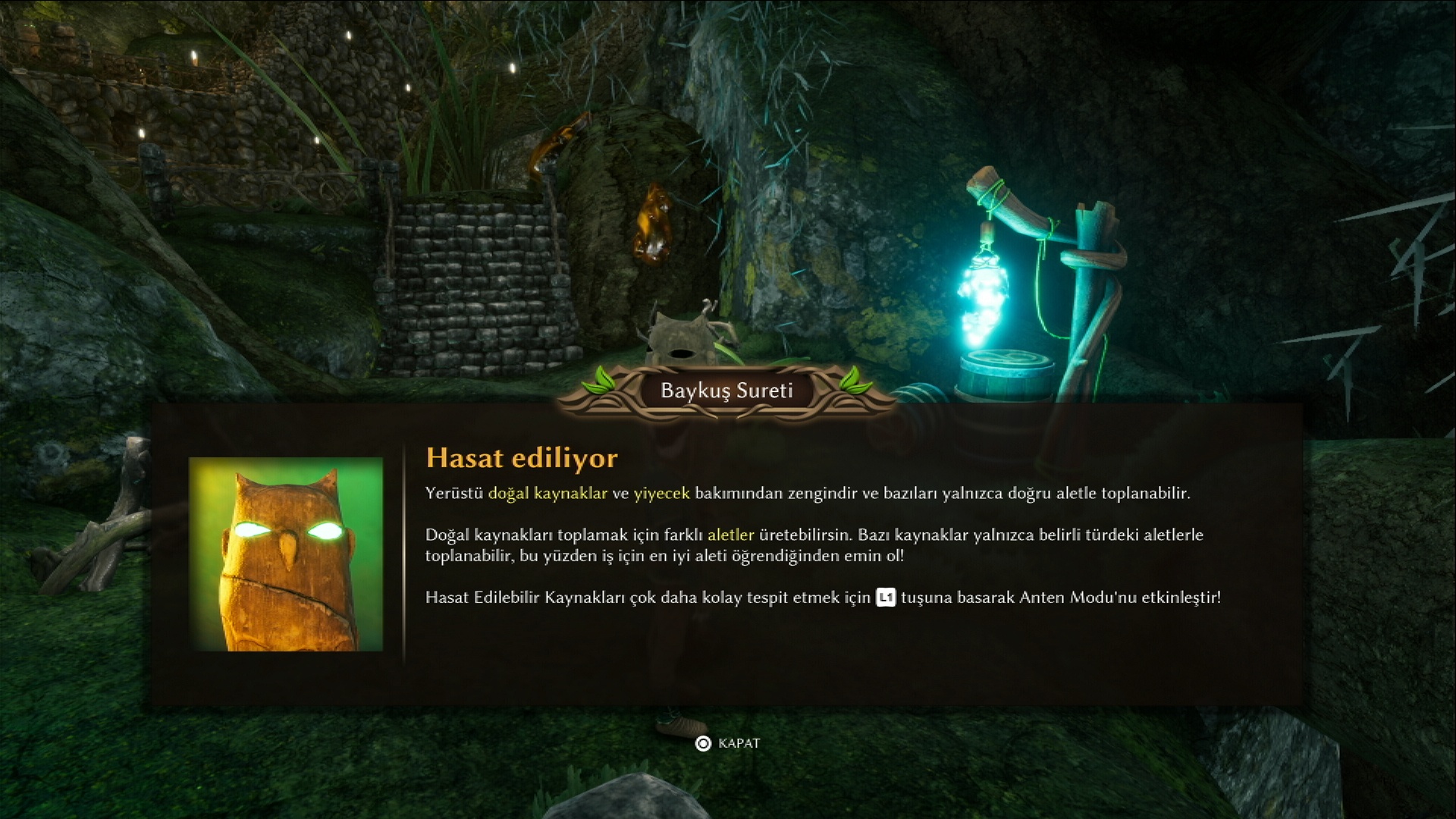
Task: Select the glowing-eyed owl statue portrait
Action: [286, 554]
